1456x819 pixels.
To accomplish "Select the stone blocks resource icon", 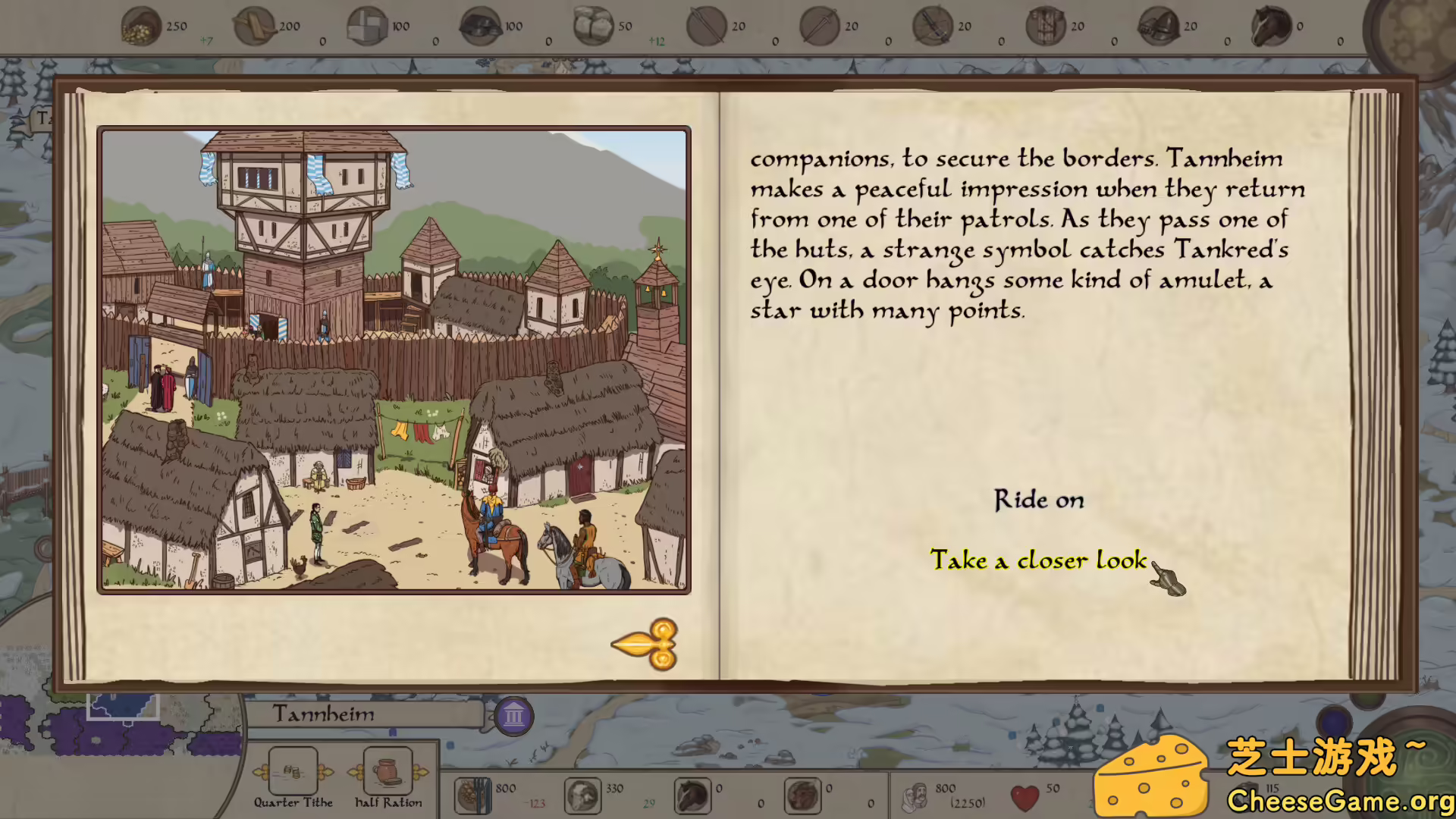I will tap(367, 27).
